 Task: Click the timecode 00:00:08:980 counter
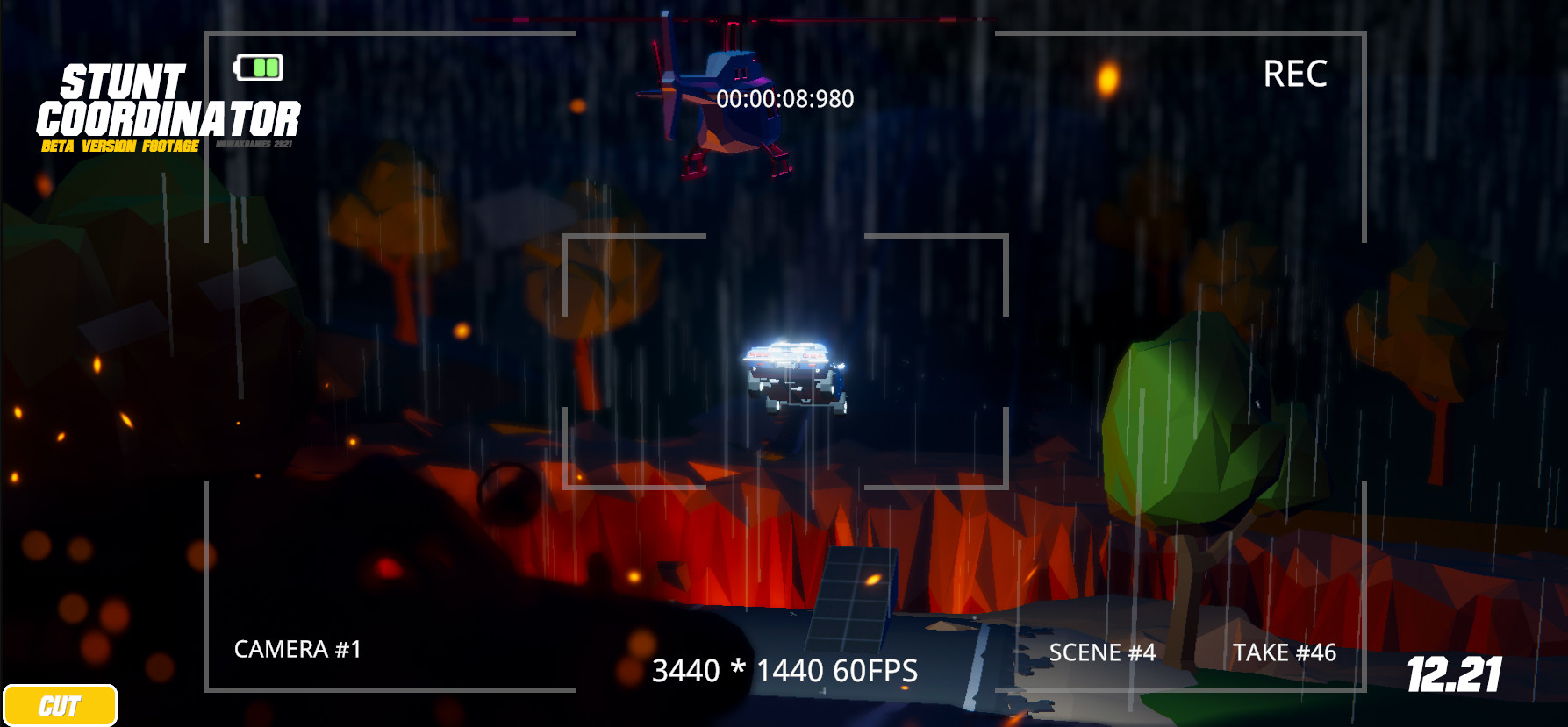(x=784, y=98)
